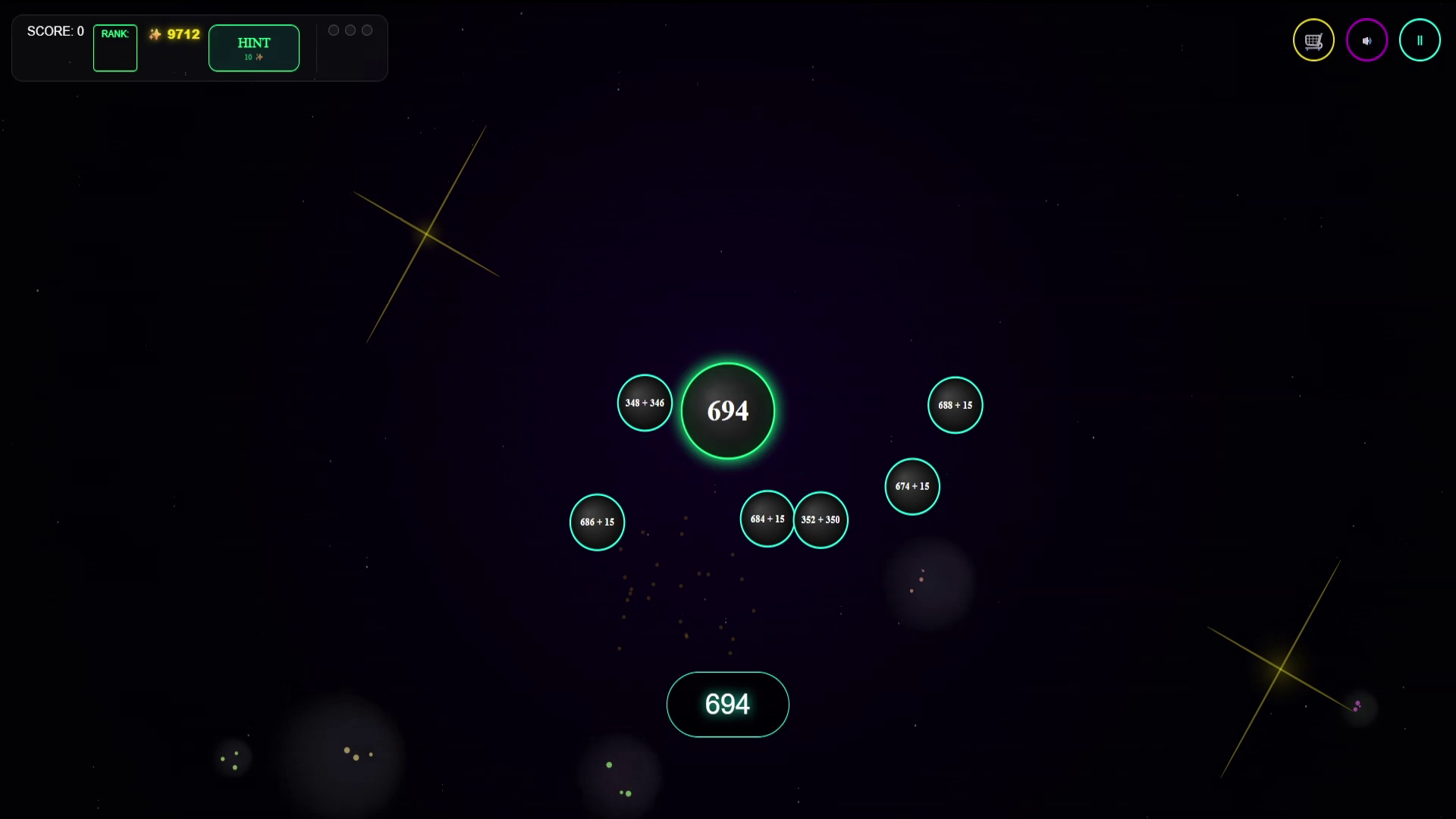Click the third gray dot indicator

point(367,30)
